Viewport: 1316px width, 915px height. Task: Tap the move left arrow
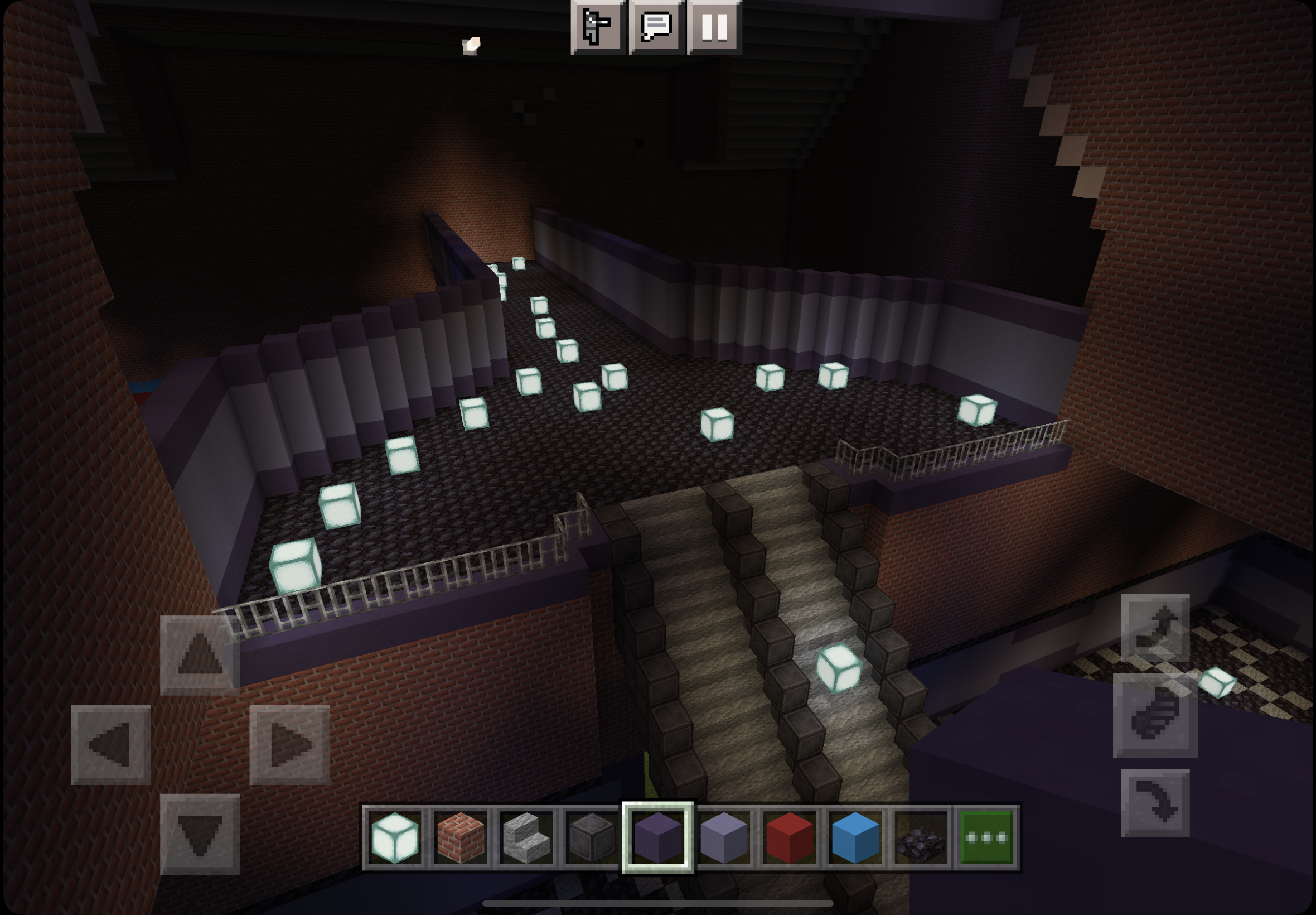pos(110,744)
